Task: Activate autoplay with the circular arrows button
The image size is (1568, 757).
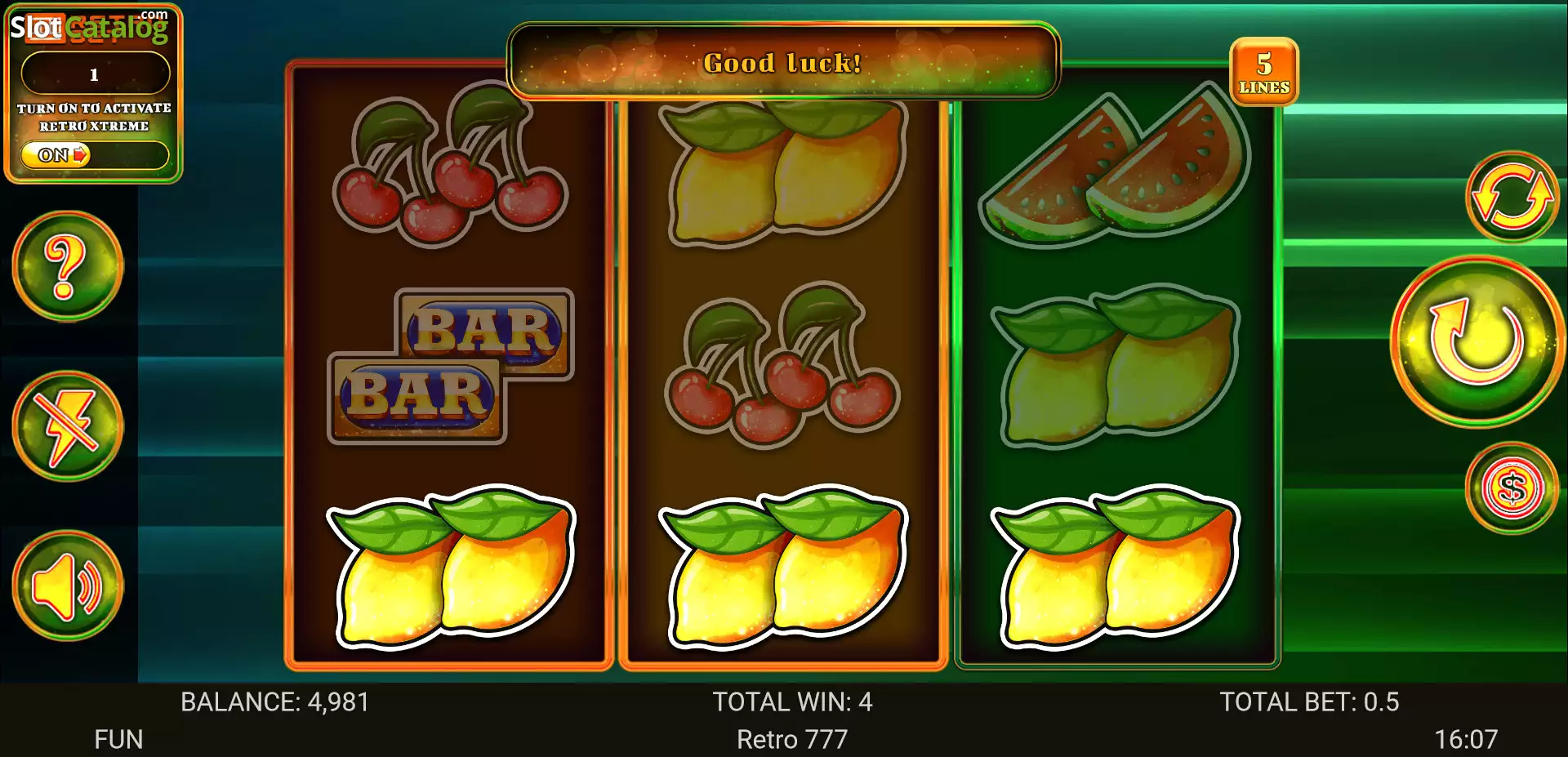Action: (1512, 197)
